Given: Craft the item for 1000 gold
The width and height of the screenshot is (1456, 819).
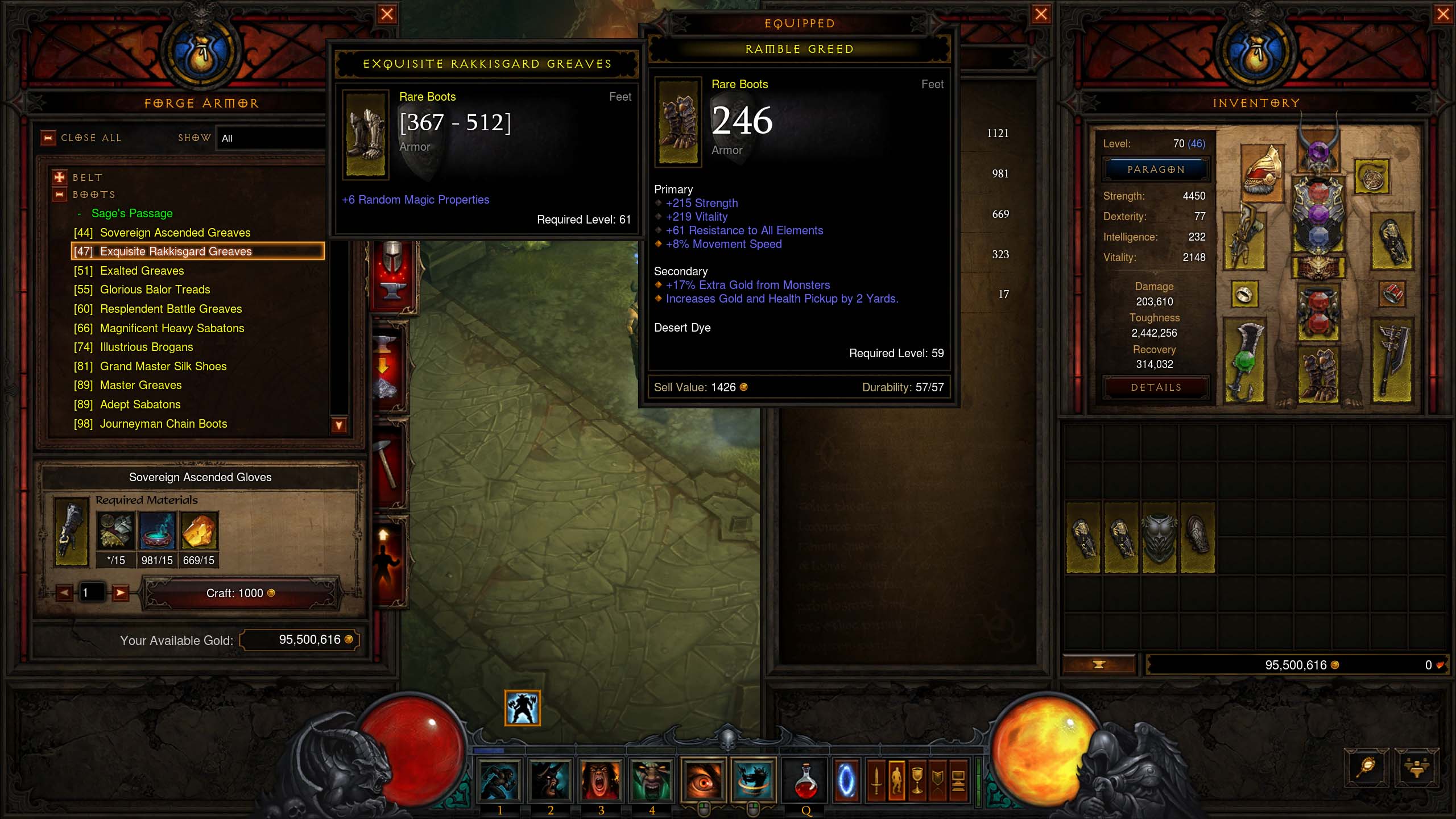Looking at the screenshot, I should click(x=241, y=593).
